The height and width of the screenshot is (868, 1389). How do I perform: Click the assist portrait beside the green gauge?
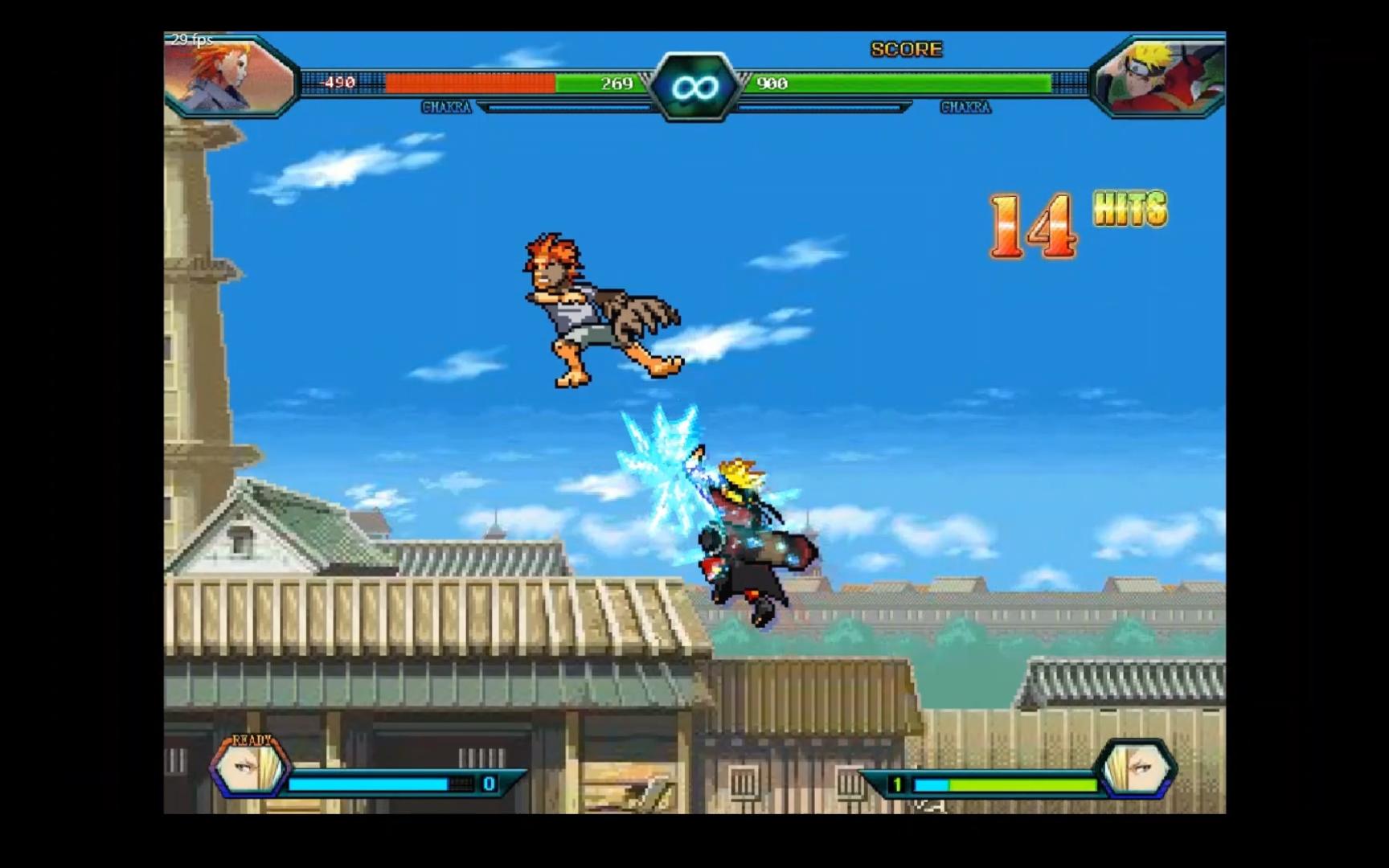tap(1137, 768)
